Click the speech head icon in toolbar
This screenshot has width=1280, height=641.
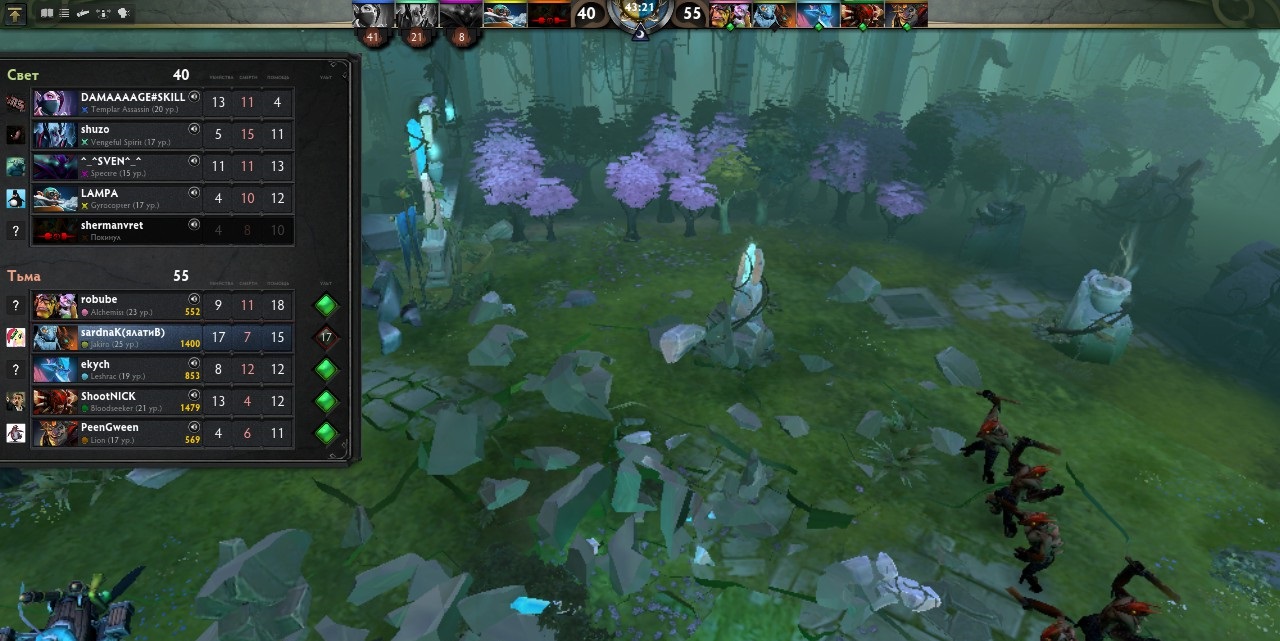point(124,14)
